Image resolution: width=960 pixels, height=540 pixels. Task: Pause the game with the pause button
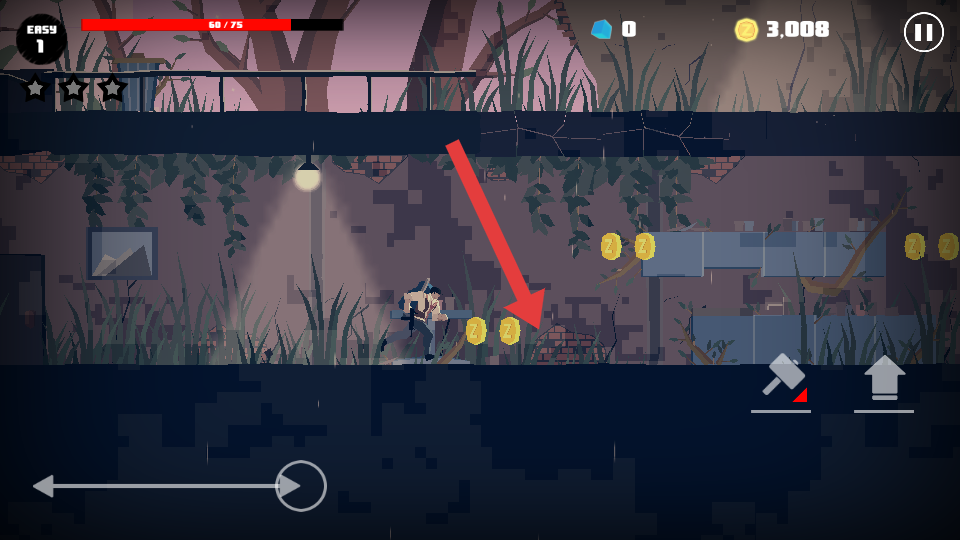click(x=923, y=32)
